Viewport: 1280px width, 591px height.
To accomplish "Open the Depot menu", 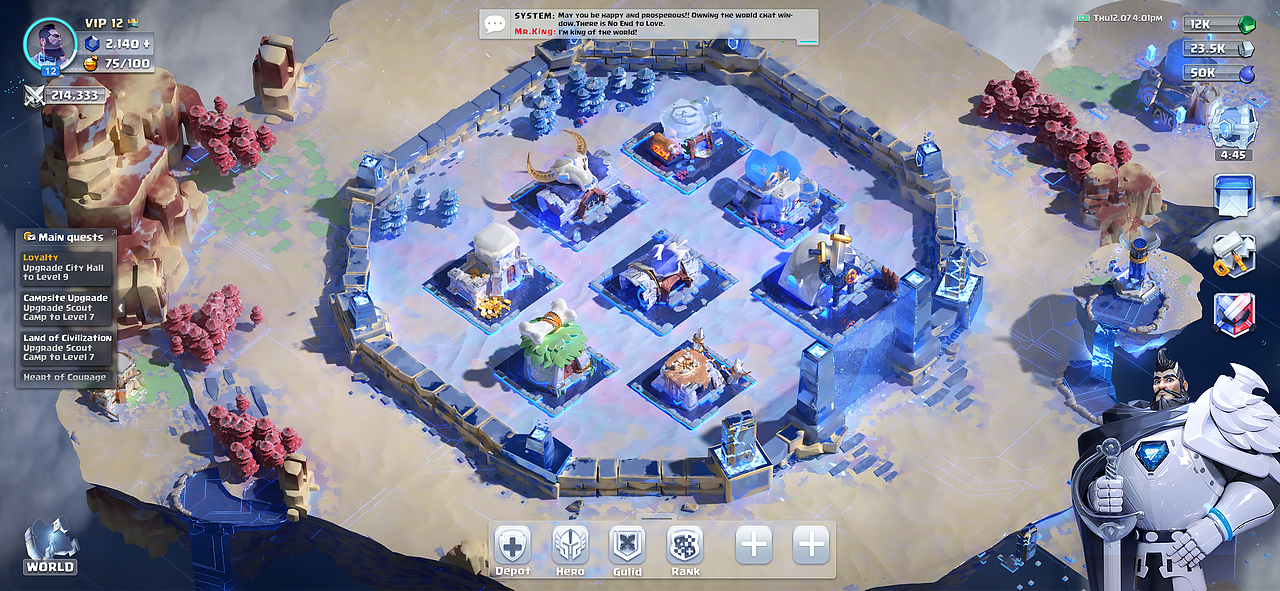I will pyautogui.click(x=512, y=548).
